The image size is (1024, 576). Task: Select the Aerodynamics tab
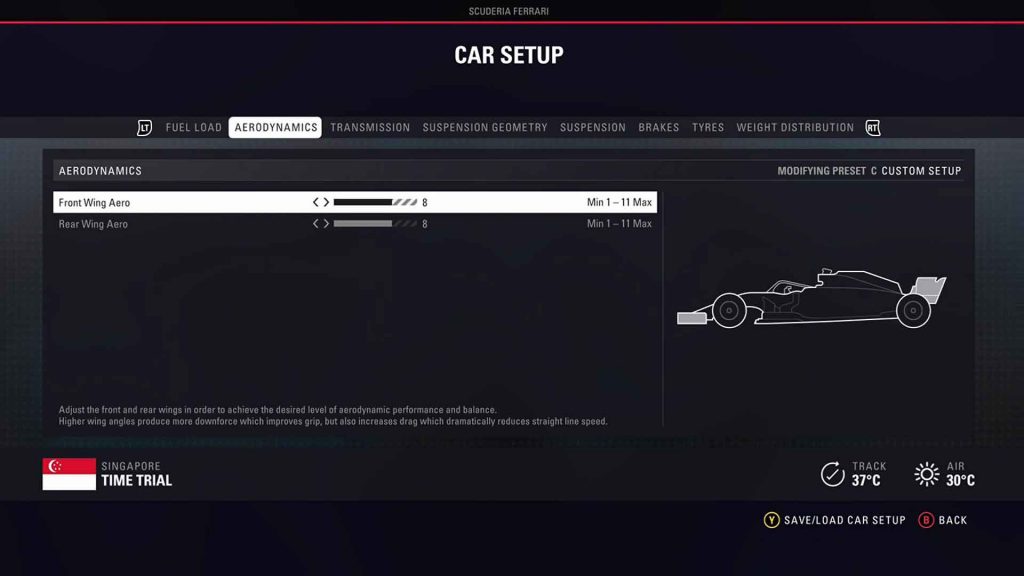click(275, 128)
